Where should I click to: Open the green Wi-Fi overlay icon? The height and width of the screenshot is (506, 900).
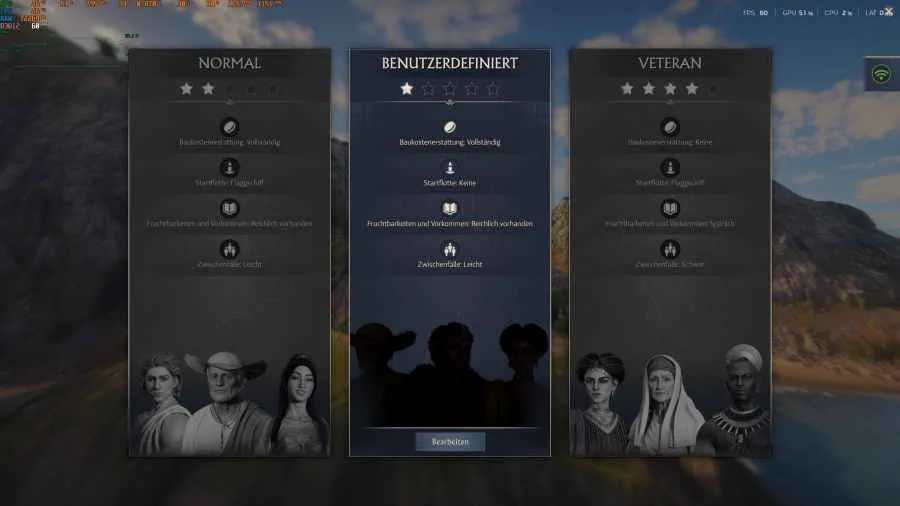pos(881,75)
